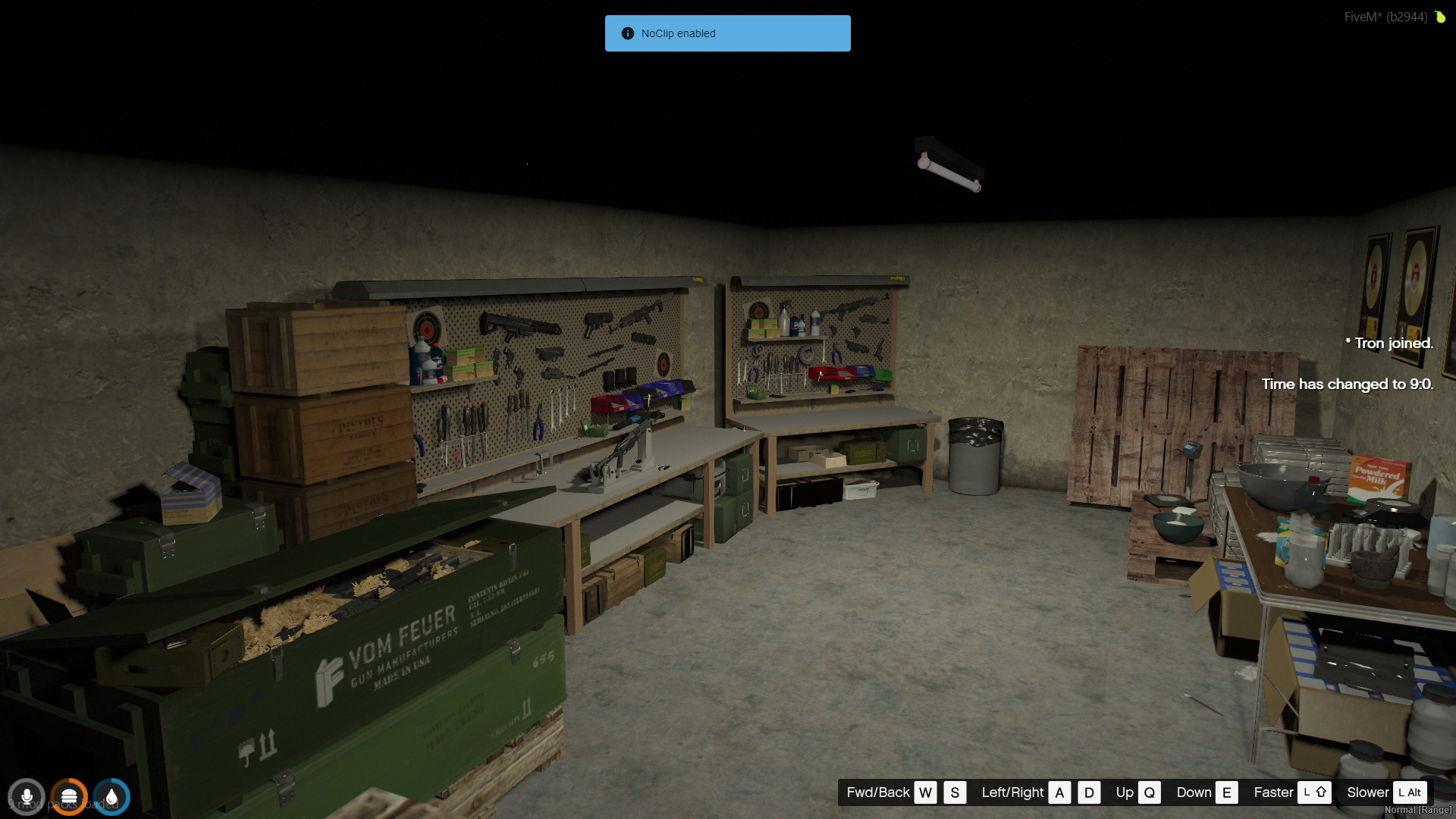This screenshot has height=819, width=1456.
Task: Dismiss the NoClip enabled notification
Action: tap(727, 33)
